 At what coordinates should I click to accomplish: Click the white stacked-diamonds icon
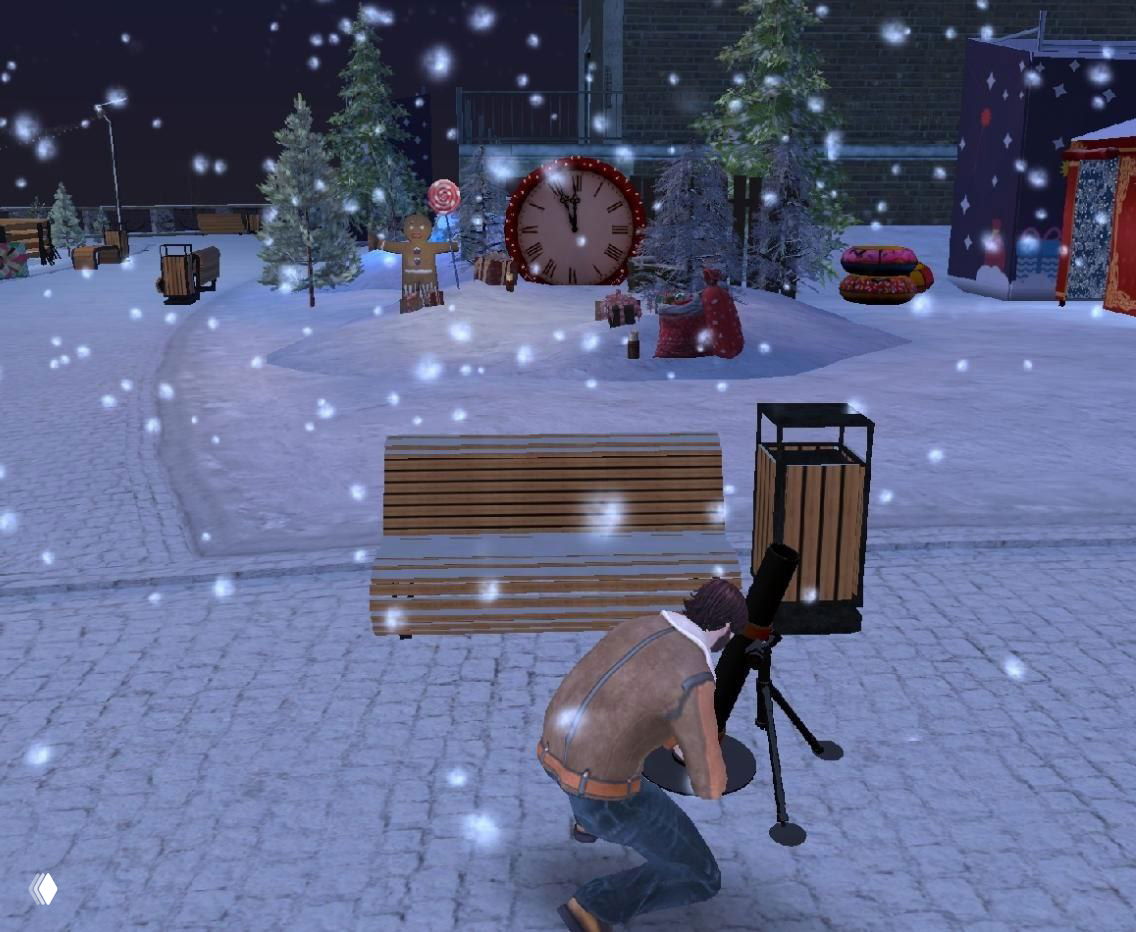point(43,888)
